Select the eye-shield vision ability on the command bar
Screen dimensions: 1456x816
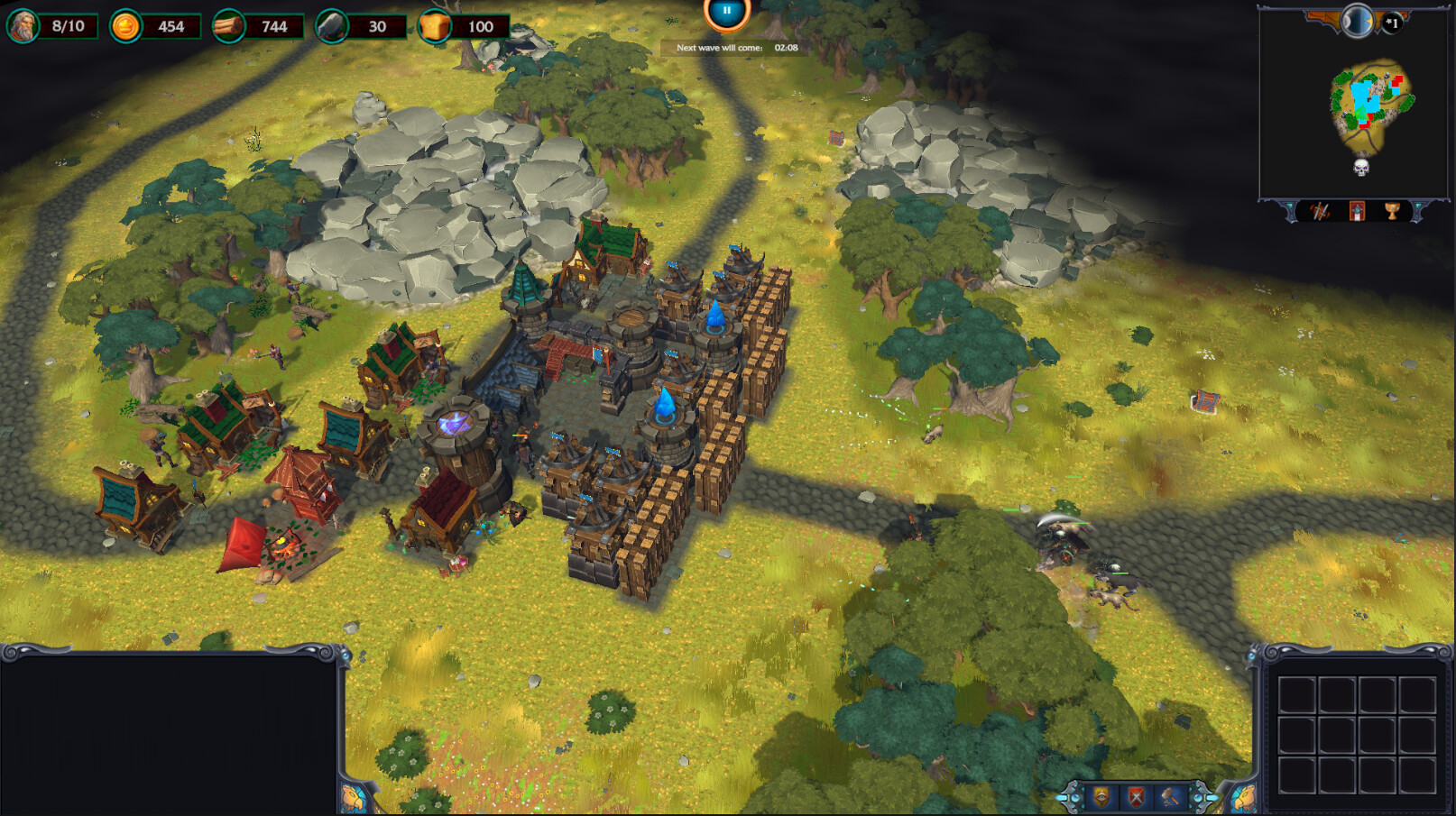click(1101, 796)
